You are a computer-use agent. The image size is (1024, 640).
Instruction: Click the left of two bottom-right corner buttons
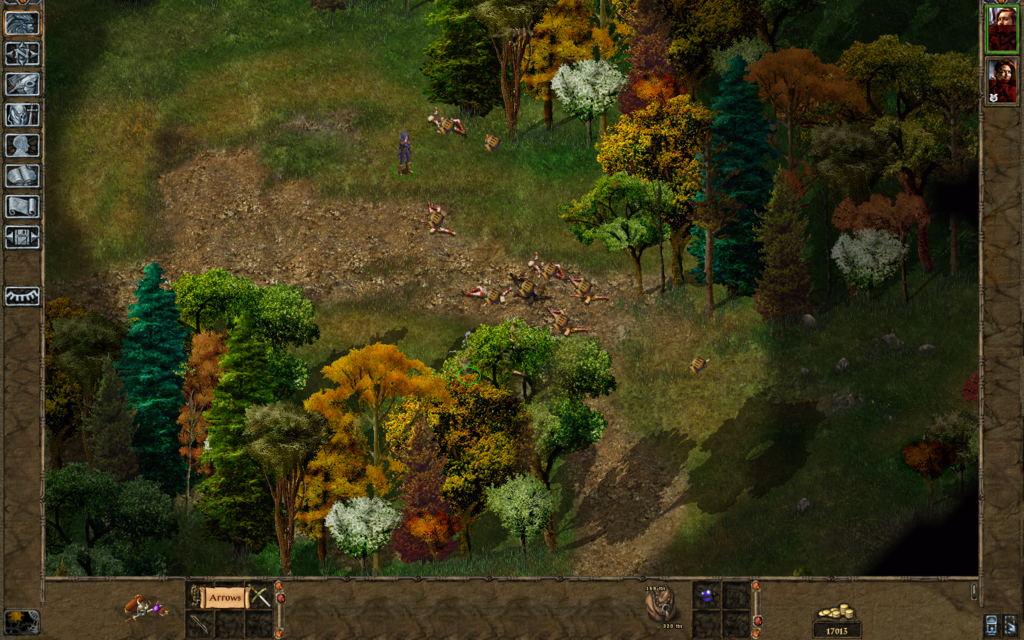pyautogui.click(x=991, y=624)
